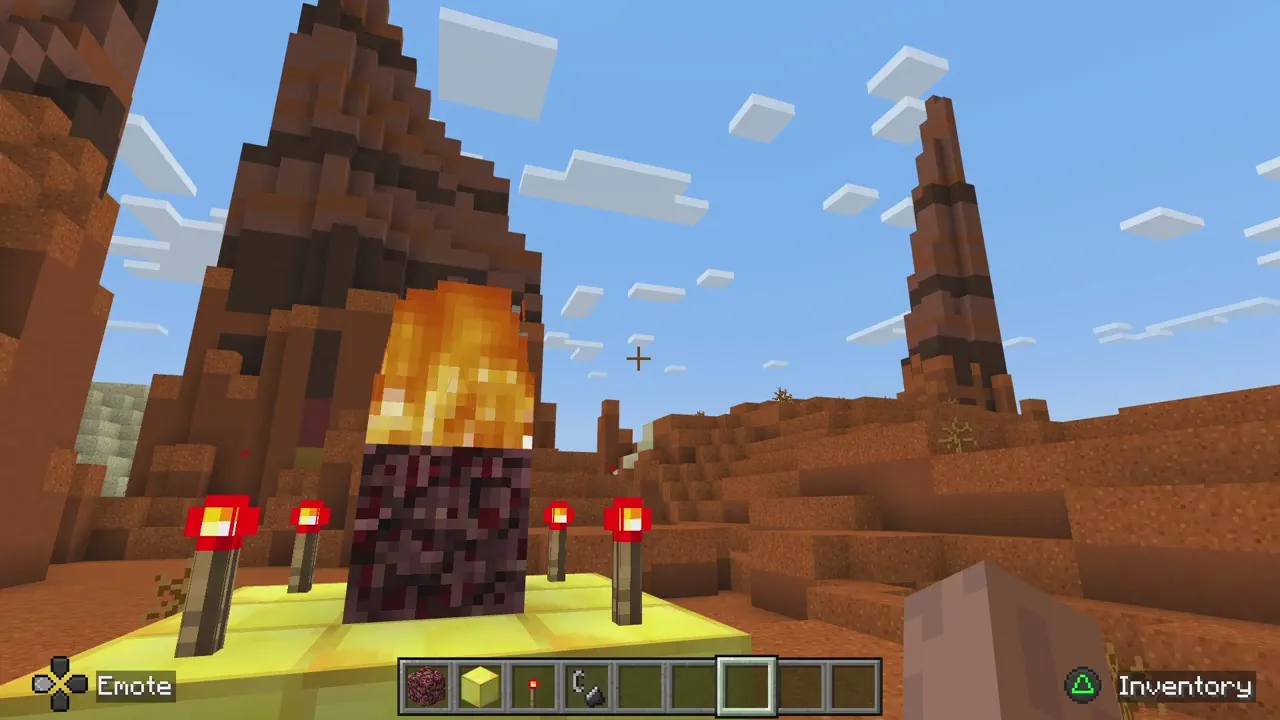Select the netherrack block hotbar slot
Screen dimensions: 1280x720
point(425,686)
